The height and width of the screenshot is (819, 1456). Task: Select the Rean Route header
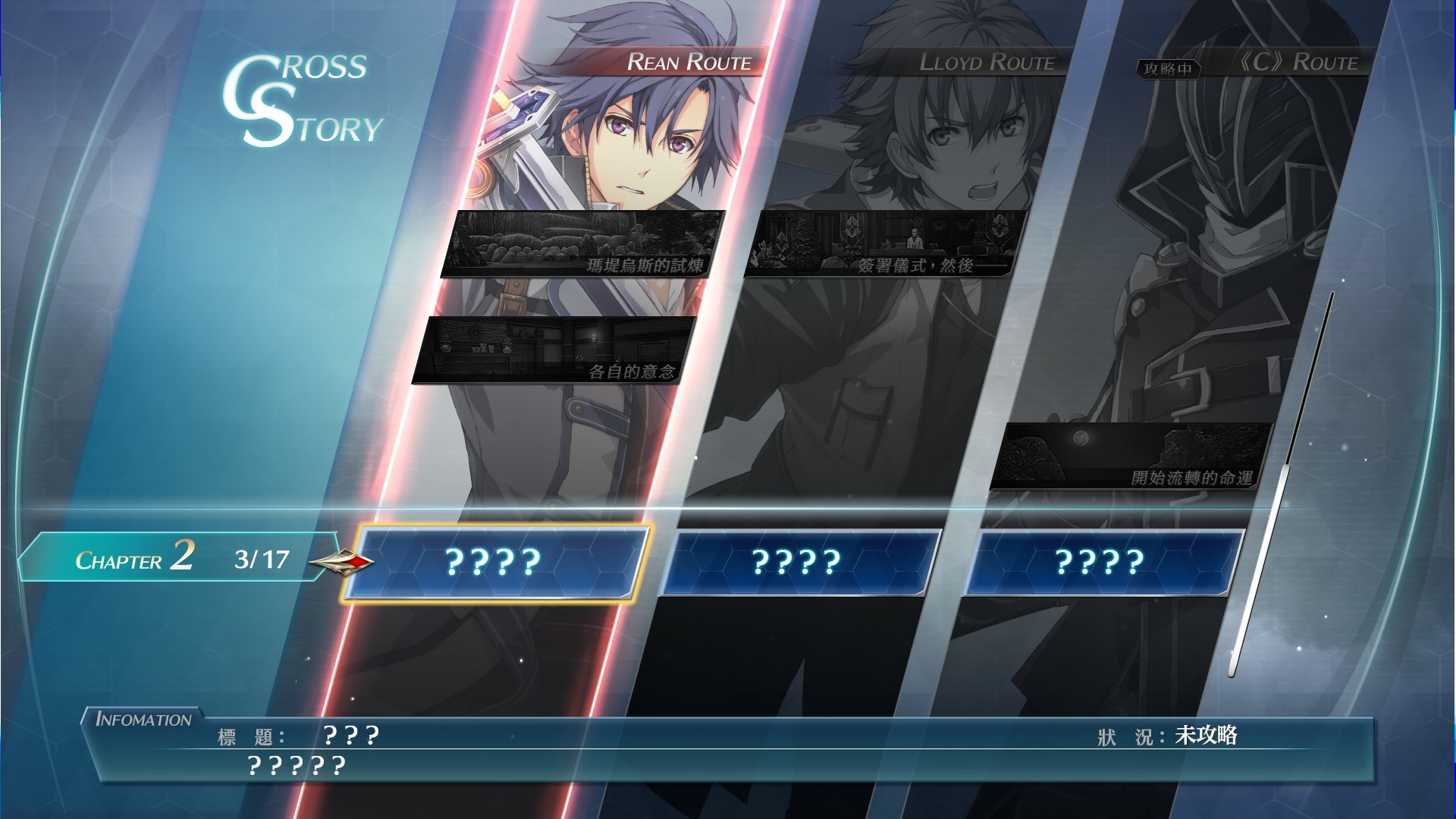[688, 62]
